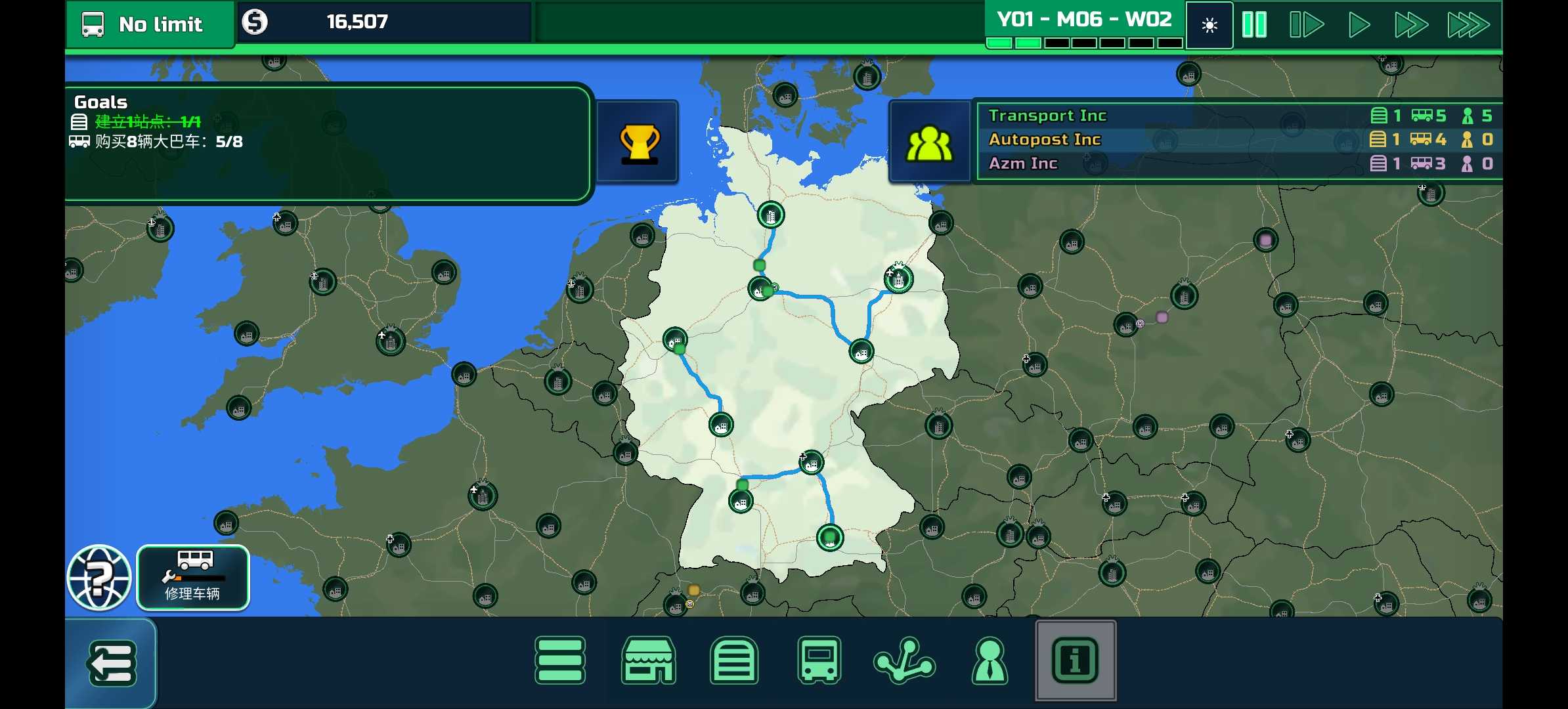Open the gold trophy achievements panel
1568x709 pixels.
[x=638, y=142]
